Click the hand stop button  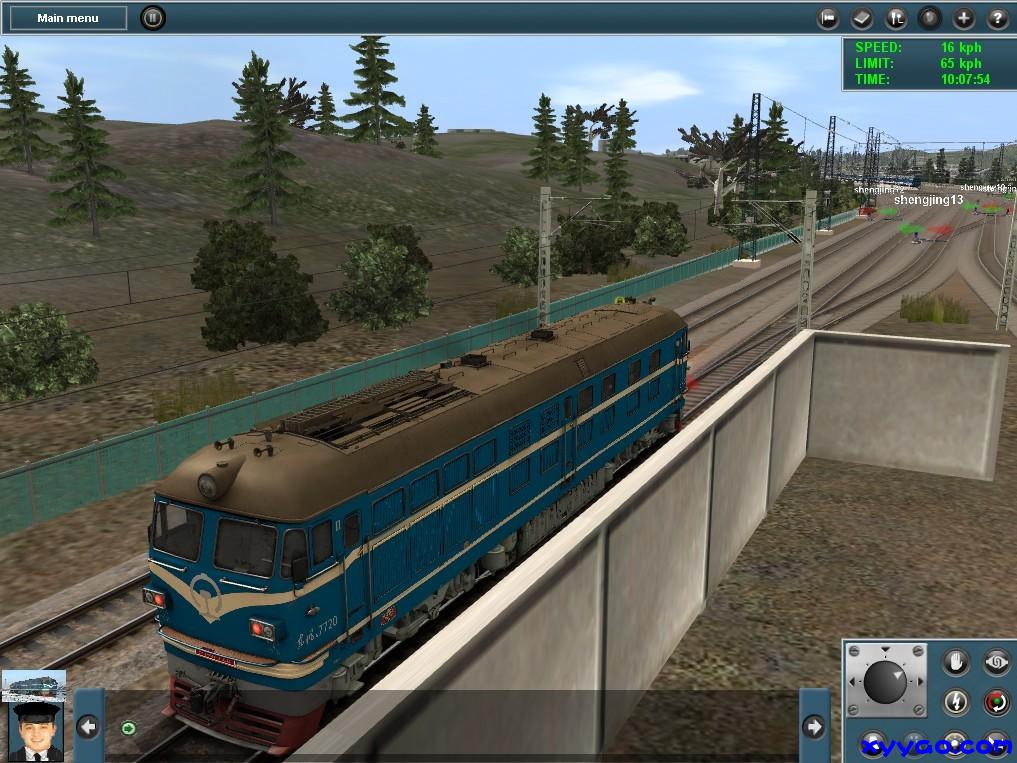(957, 662)
